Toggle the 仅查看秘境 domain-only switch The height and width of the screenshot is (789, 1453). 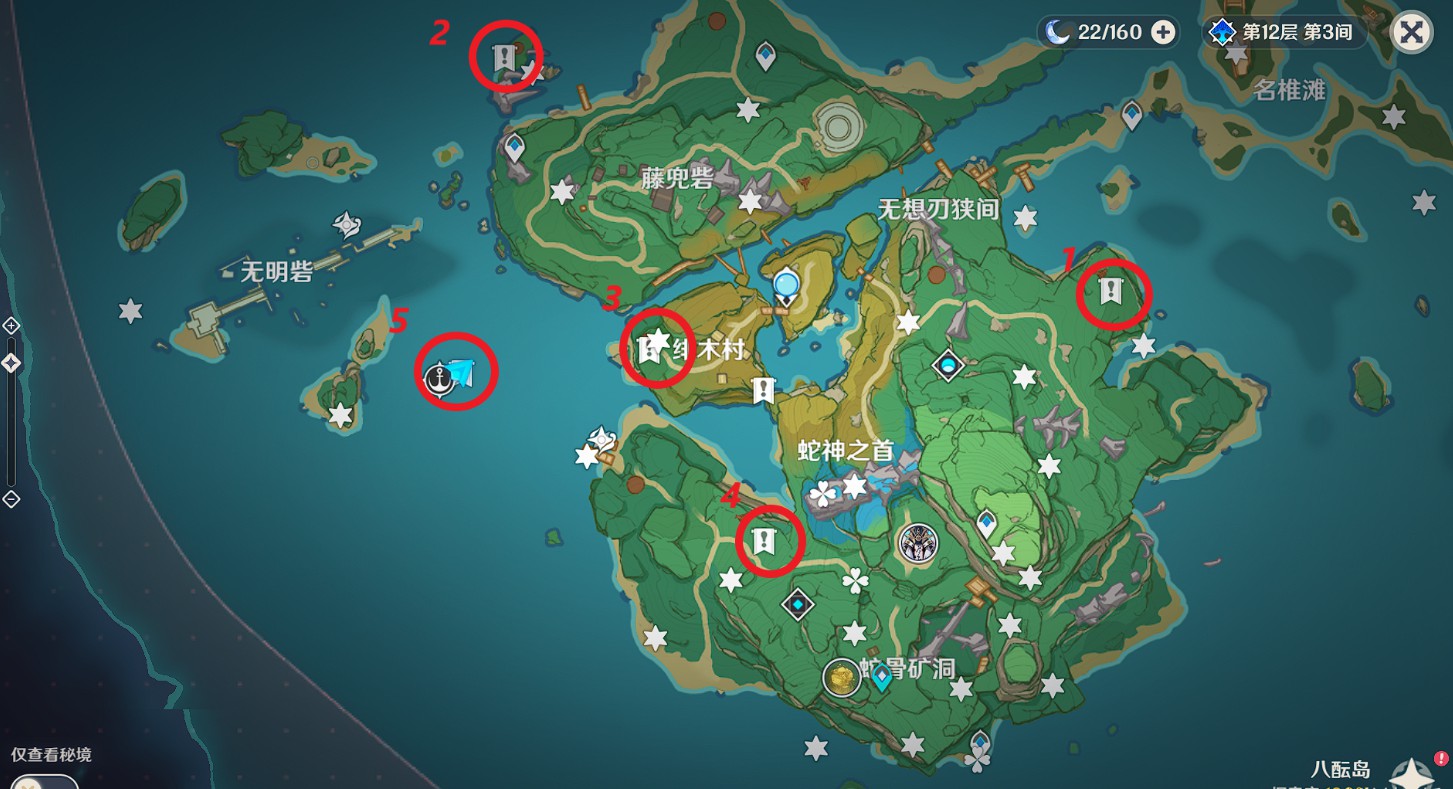click(45, 781)
